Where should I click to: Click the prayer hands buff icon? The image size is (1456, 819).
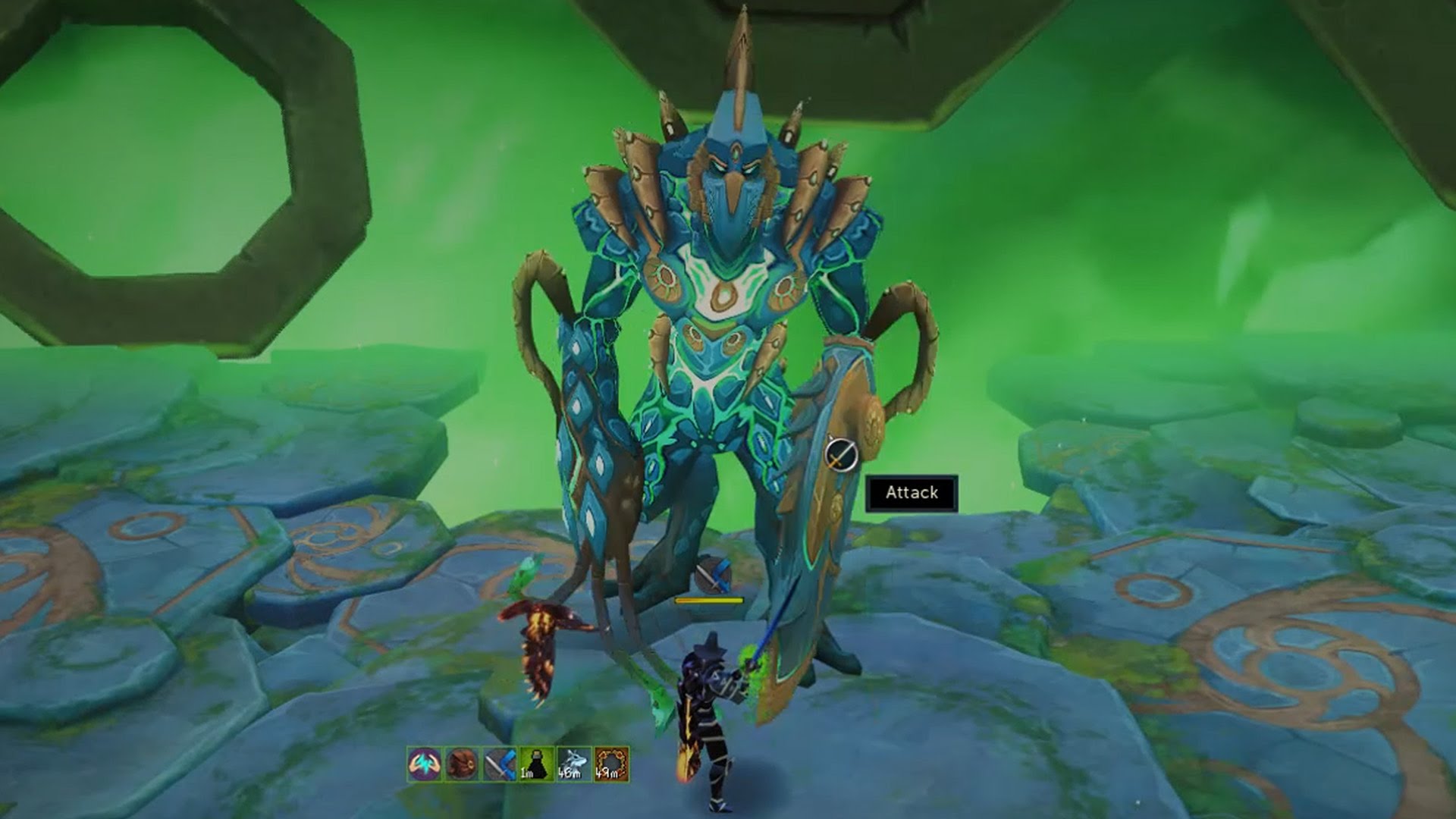pyautogui.click(x=424, y=764)
